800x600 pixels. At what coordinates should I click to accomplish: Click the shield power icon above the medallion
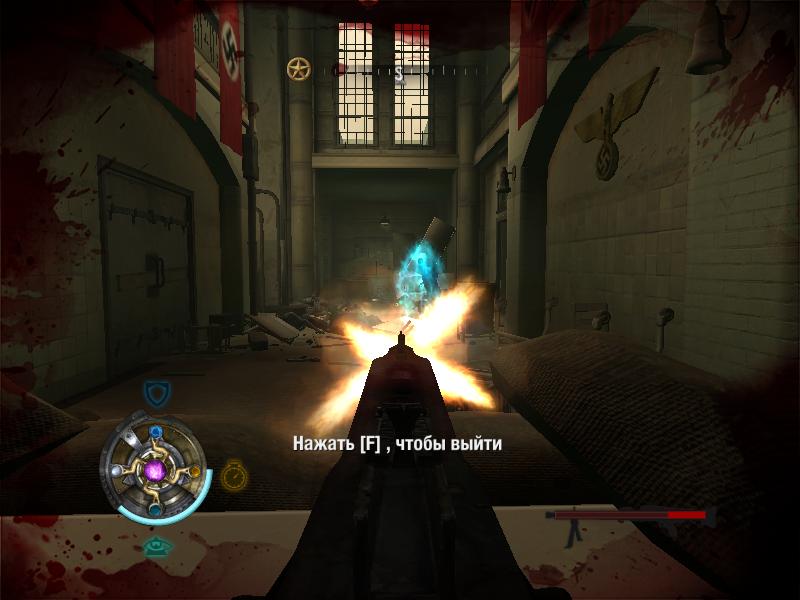pos(154,391)
